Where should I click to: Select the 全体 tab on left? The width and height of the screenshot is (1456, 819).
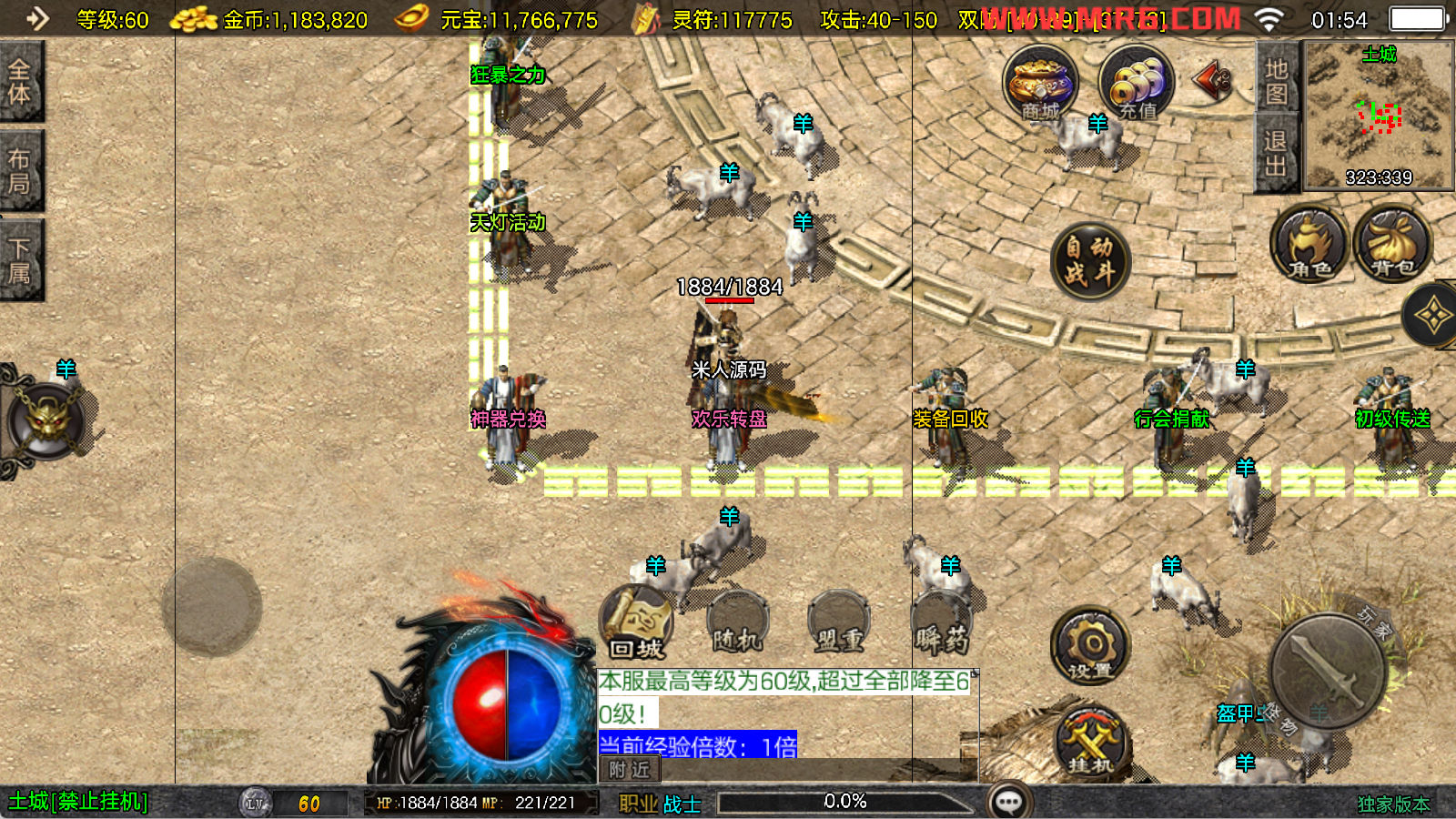(x=20, y=82)
